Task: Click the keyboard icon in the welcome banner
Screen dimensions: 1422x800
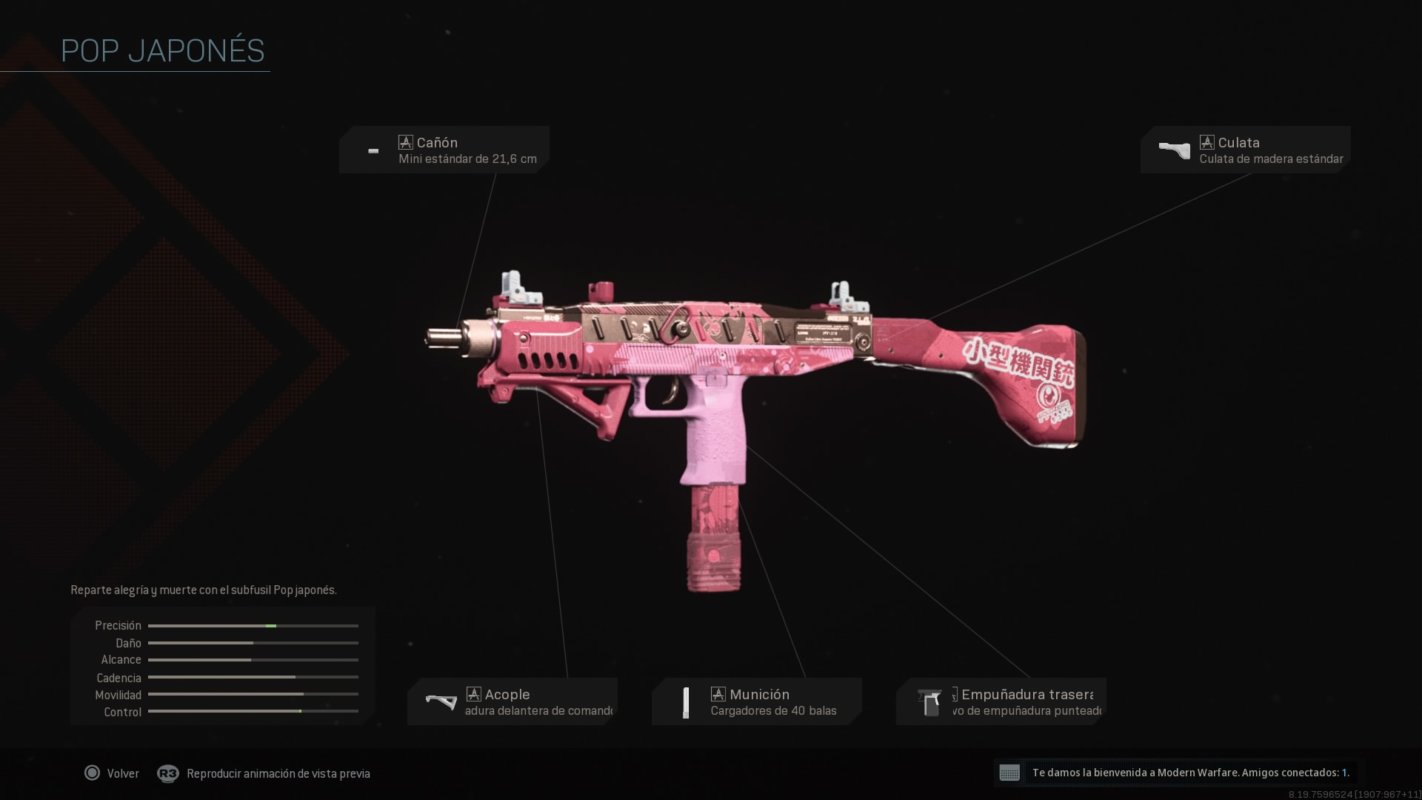Action: tap(1012, 772)
